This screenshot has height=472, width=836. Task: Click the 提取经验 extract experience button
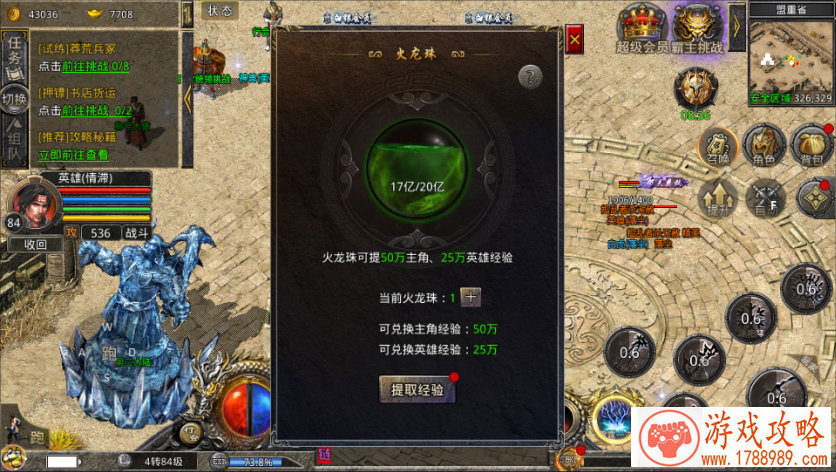(x=416, y=388)
